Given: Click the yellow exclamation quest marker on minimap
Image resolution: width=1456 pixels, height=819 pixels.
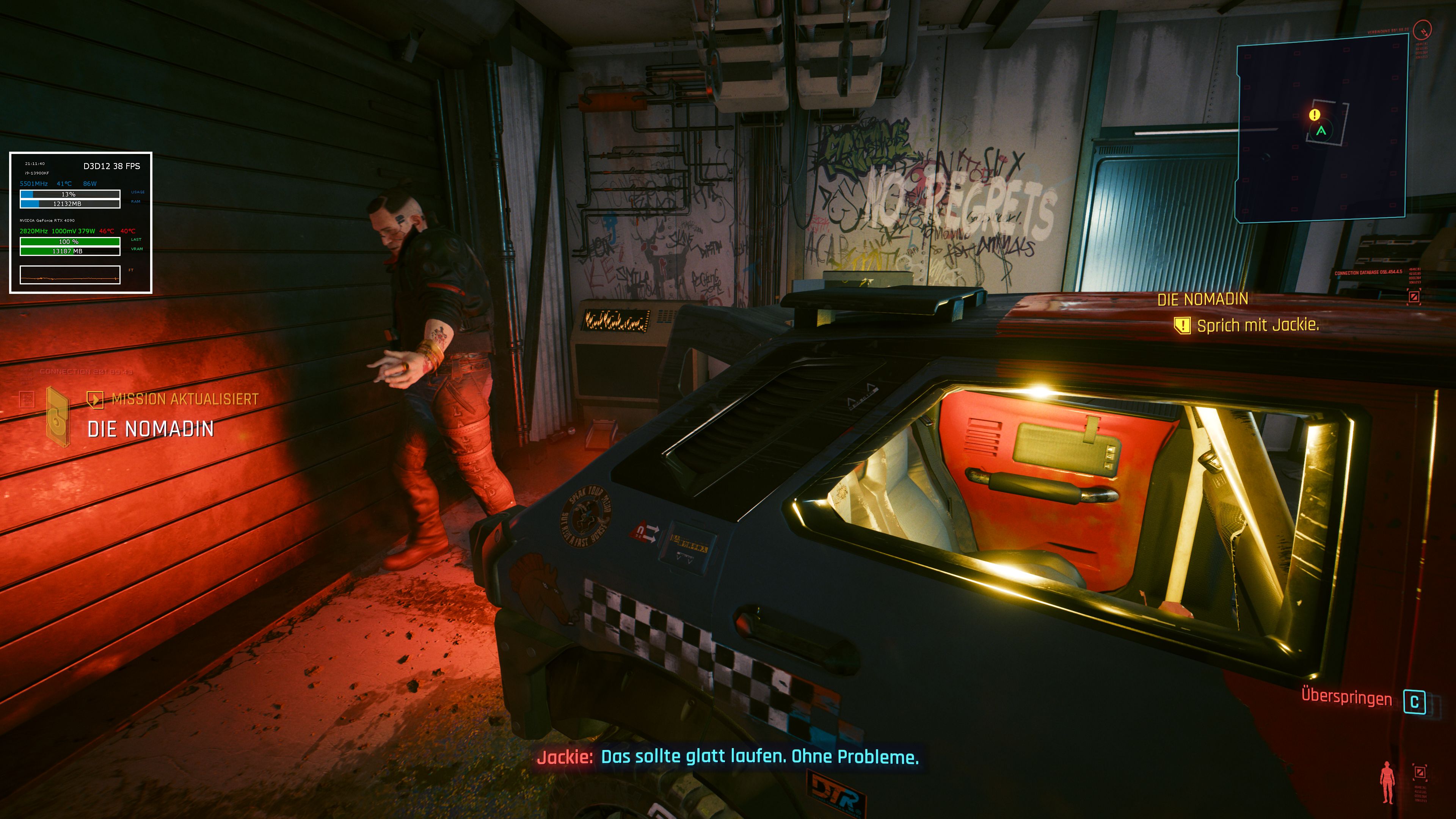Looking at the screenshot, I should click(x=1315, y=115).
